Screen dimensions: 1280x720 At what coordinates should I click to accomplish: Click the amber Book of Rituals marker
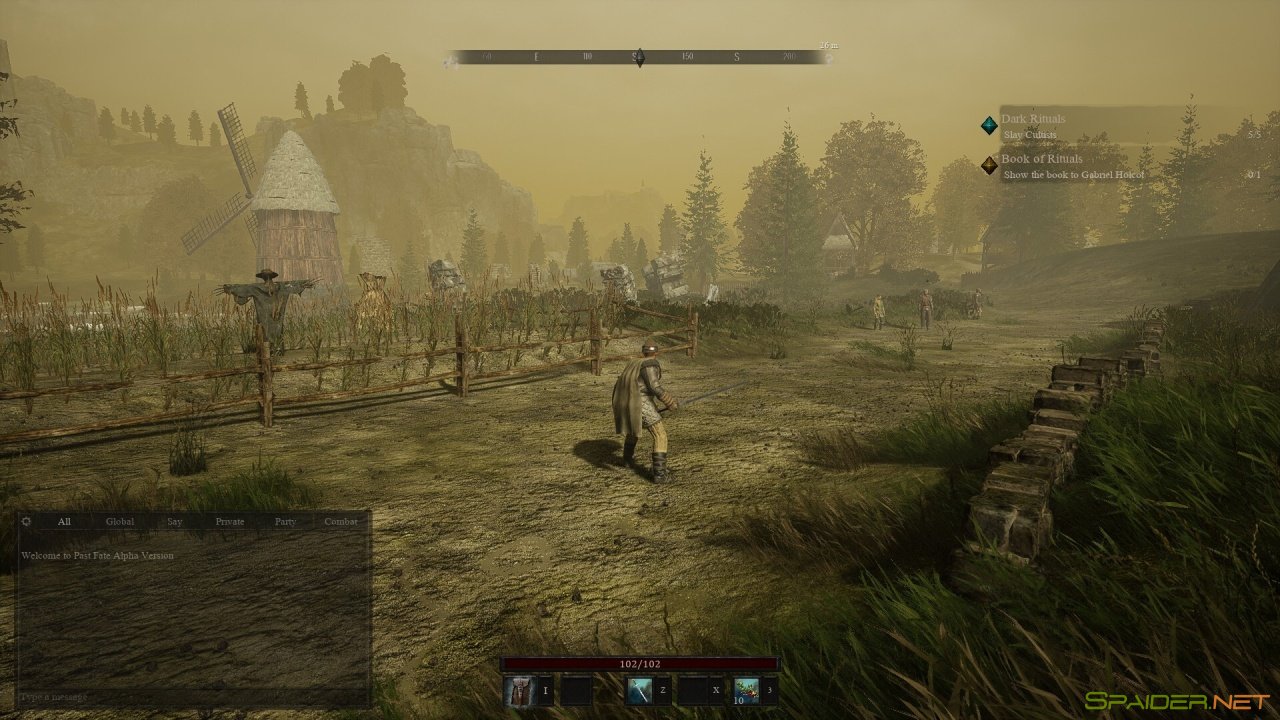pyautogui.click(x=989, y=165)
